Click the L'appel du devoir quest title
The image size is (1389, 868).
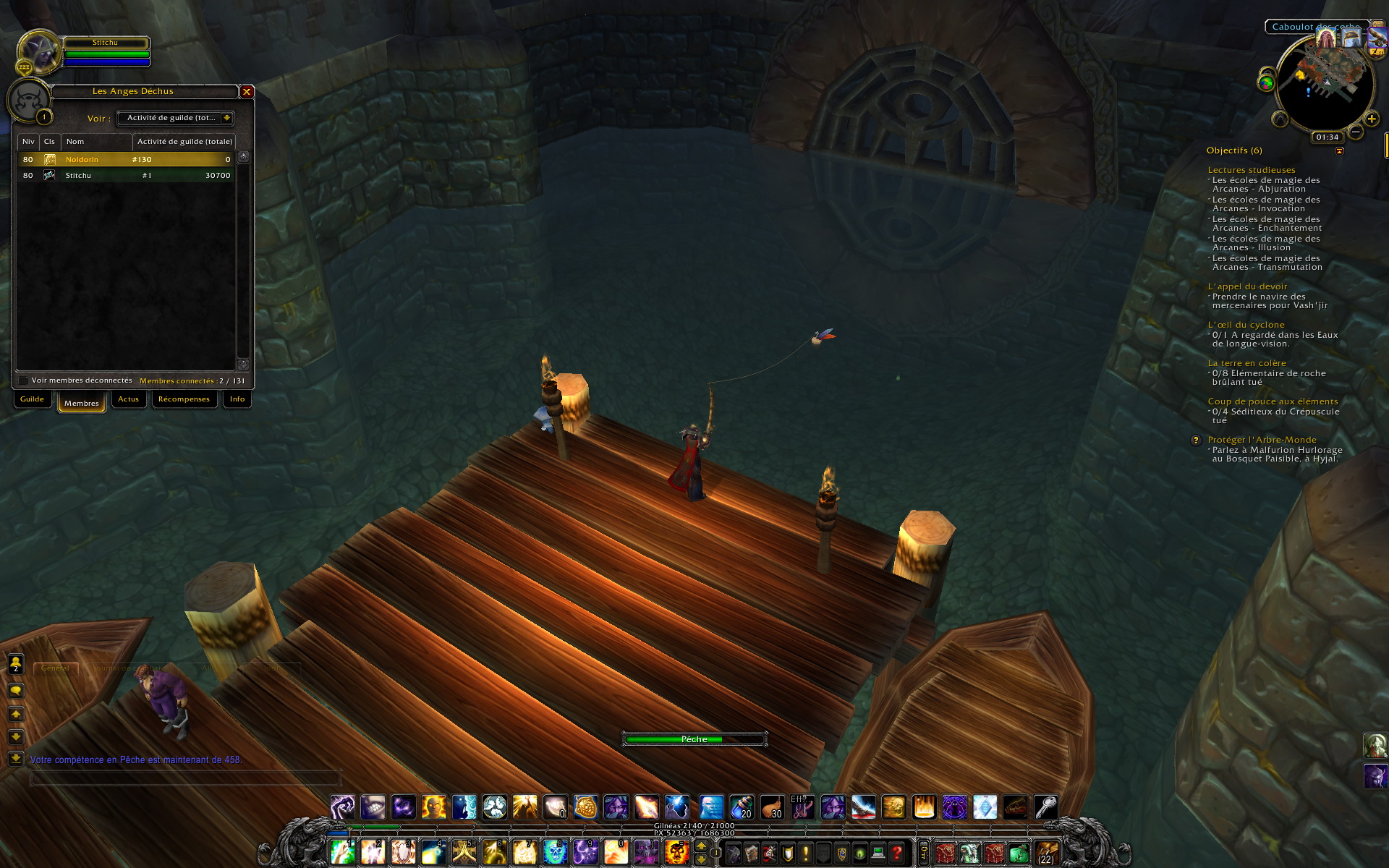1247,286
